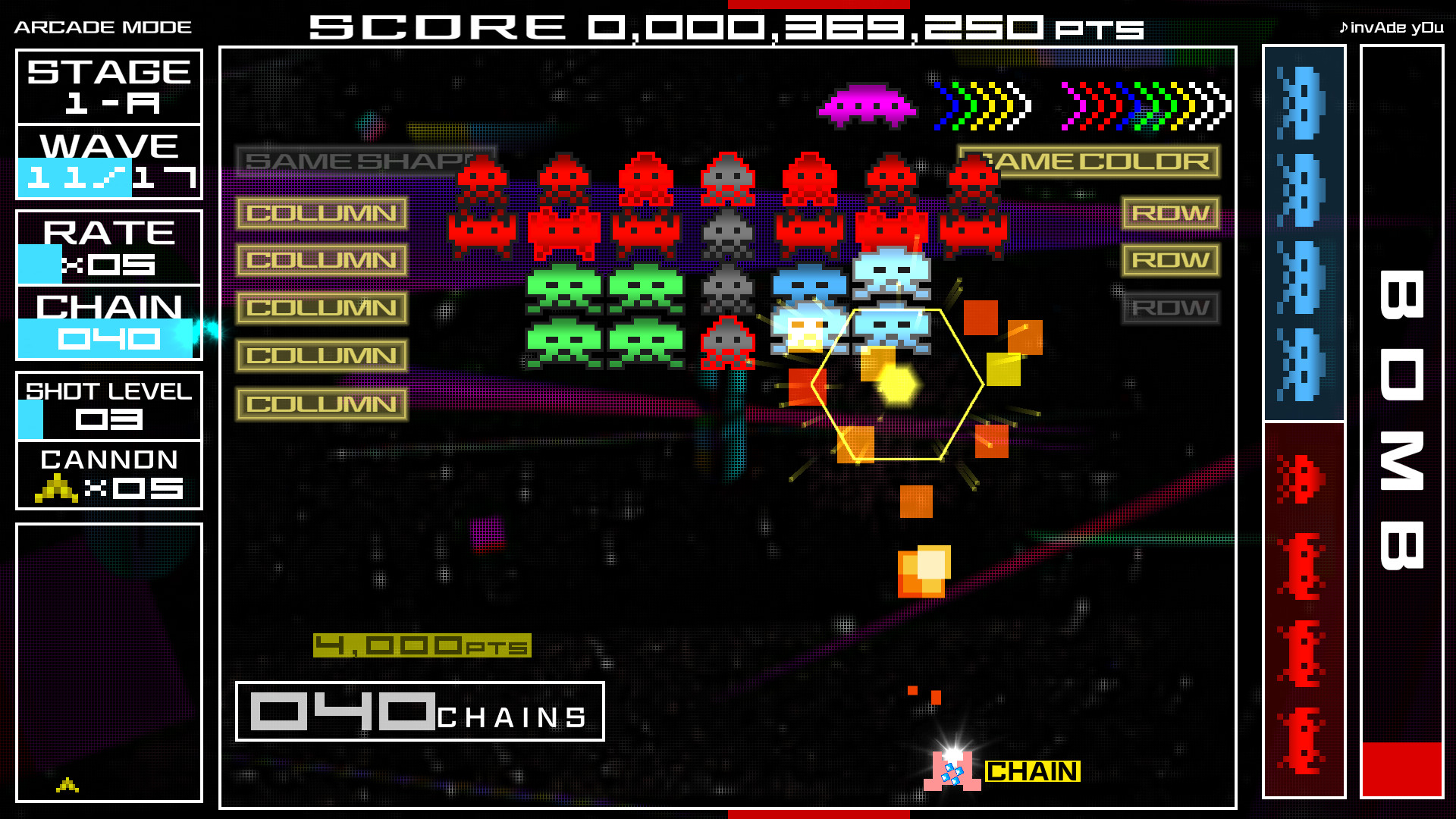Click the yellow cannon icon beside x05
Image resolution: width=1456 pixels, height=819 pixels.
55,489
